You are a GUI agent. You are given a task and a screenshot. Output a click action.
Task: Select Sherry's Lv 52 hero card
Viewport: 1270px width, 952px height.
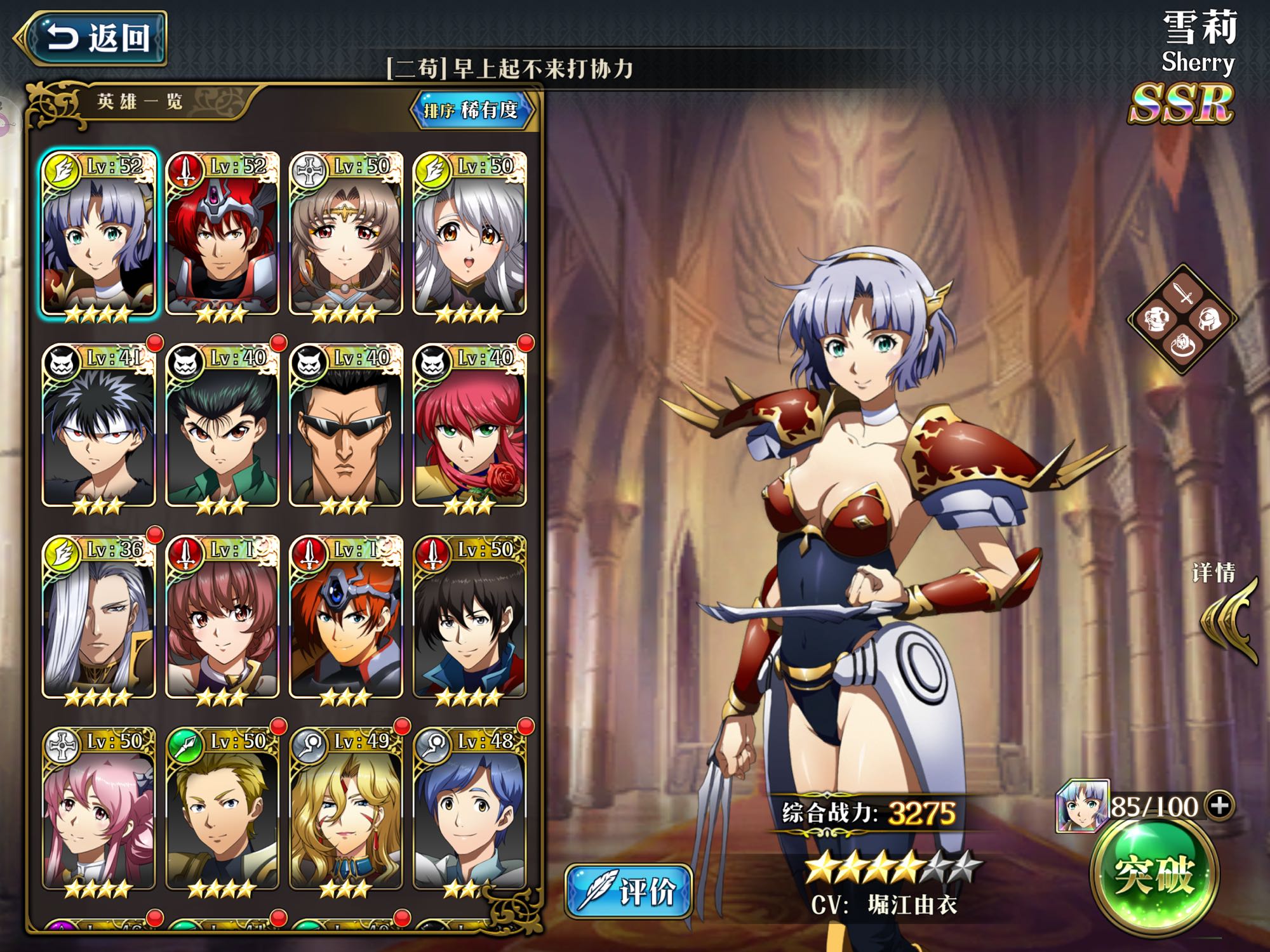click(98, 235)
